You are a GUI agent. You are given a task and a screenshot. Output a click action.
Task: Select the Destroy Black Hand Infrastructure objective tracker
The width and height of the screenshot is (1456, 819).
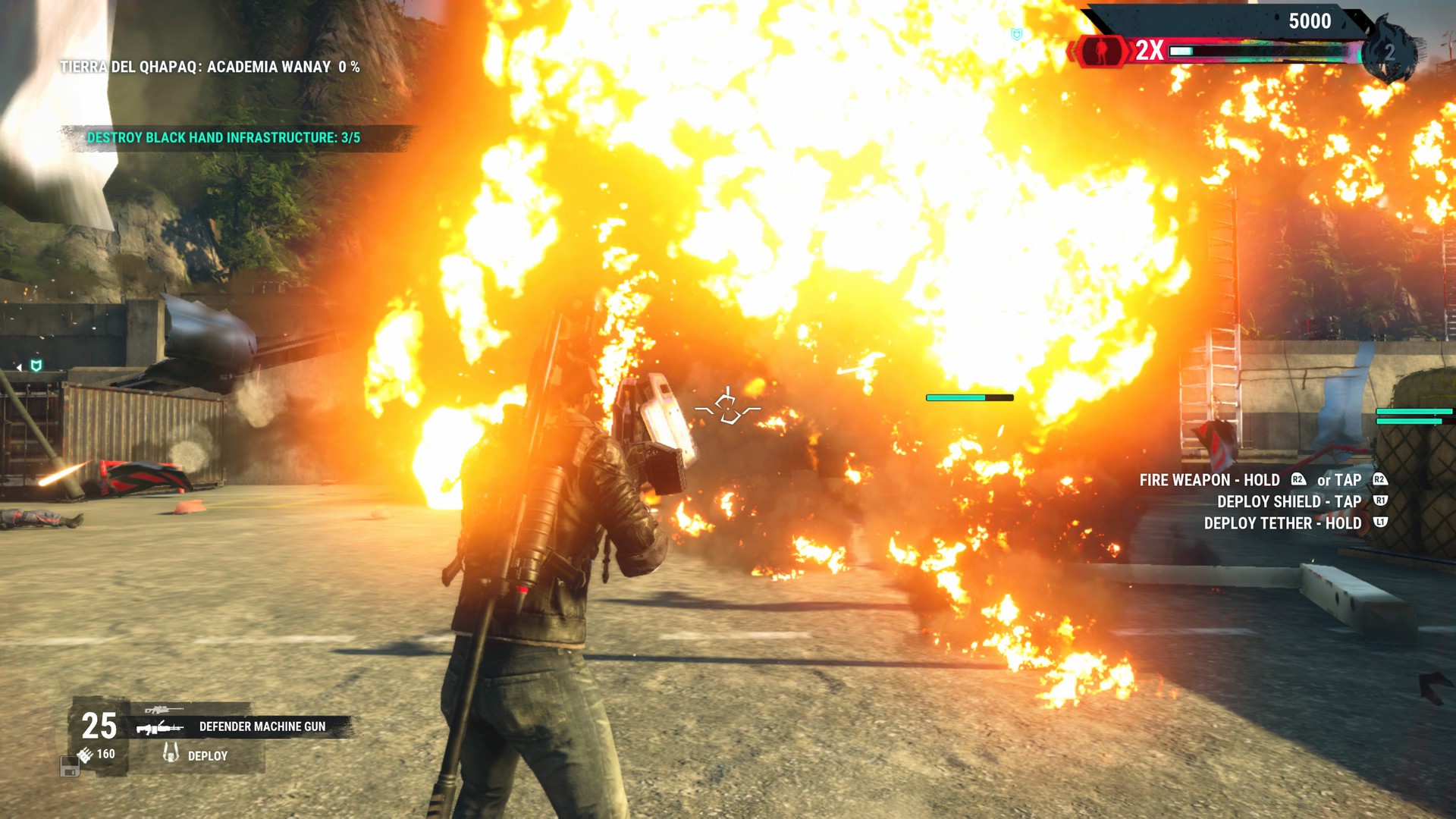(x=223, y=138)
